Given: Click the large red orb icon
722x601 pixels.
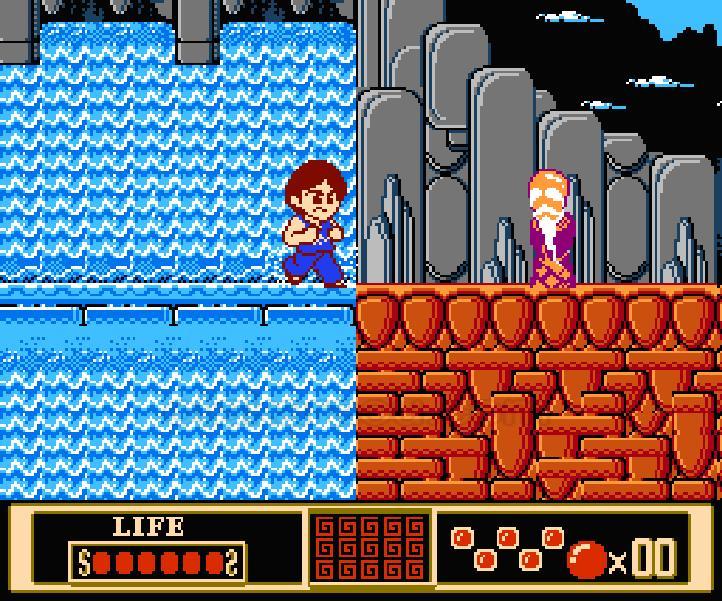Looking at the screenshot, I should point(587,560).
